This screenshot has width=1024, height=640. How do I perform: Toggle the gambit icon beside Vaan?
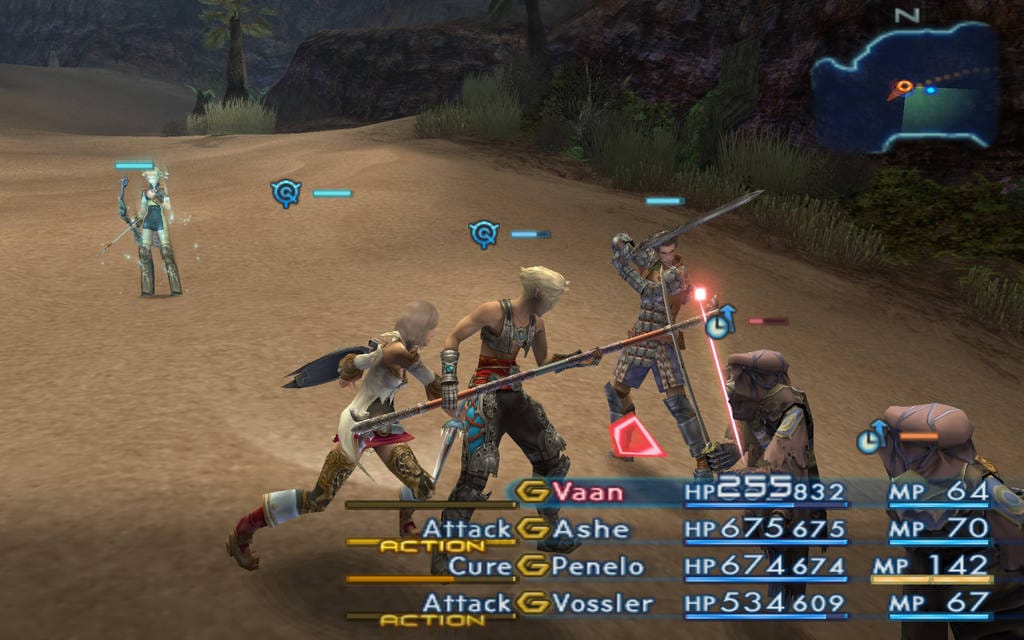[x=534, y=492]
